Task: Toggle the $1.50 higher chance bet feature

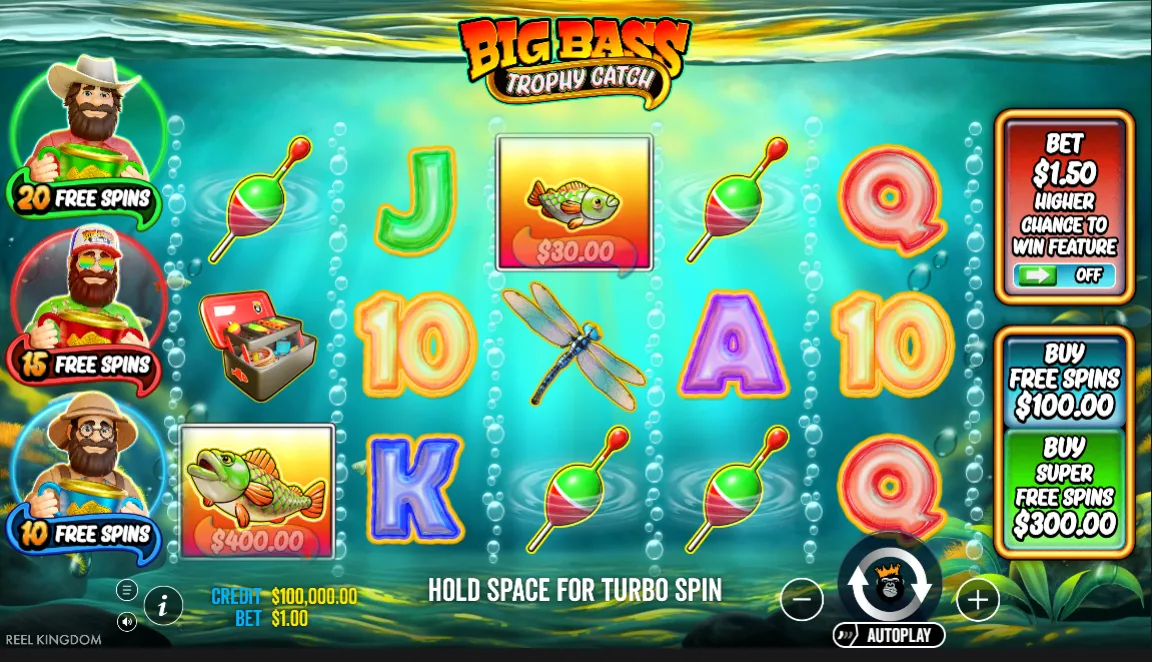Action: point(1064,275)
